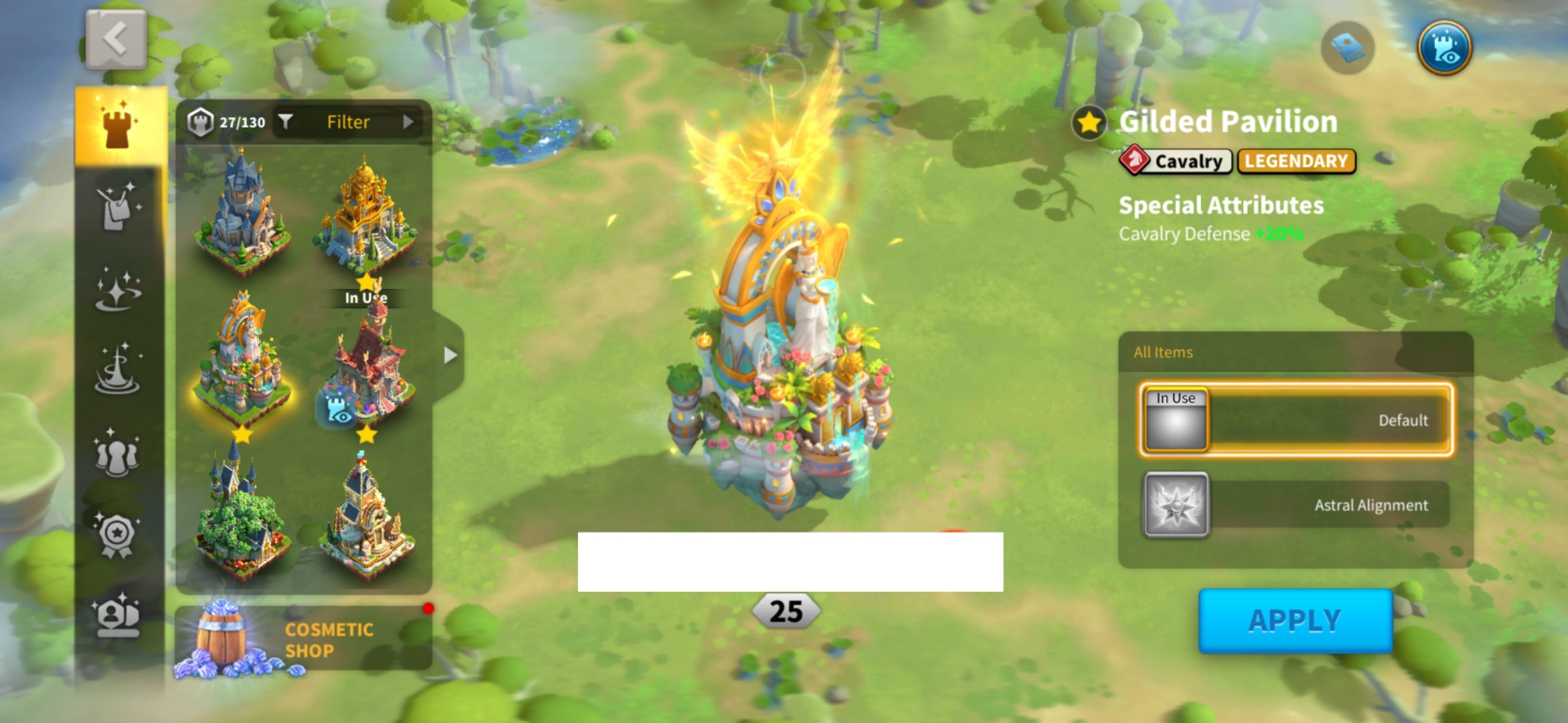The width and height of the screenshot is (1568, 723).
Task: Open the group of figures tab
Action: coord(117,453)
